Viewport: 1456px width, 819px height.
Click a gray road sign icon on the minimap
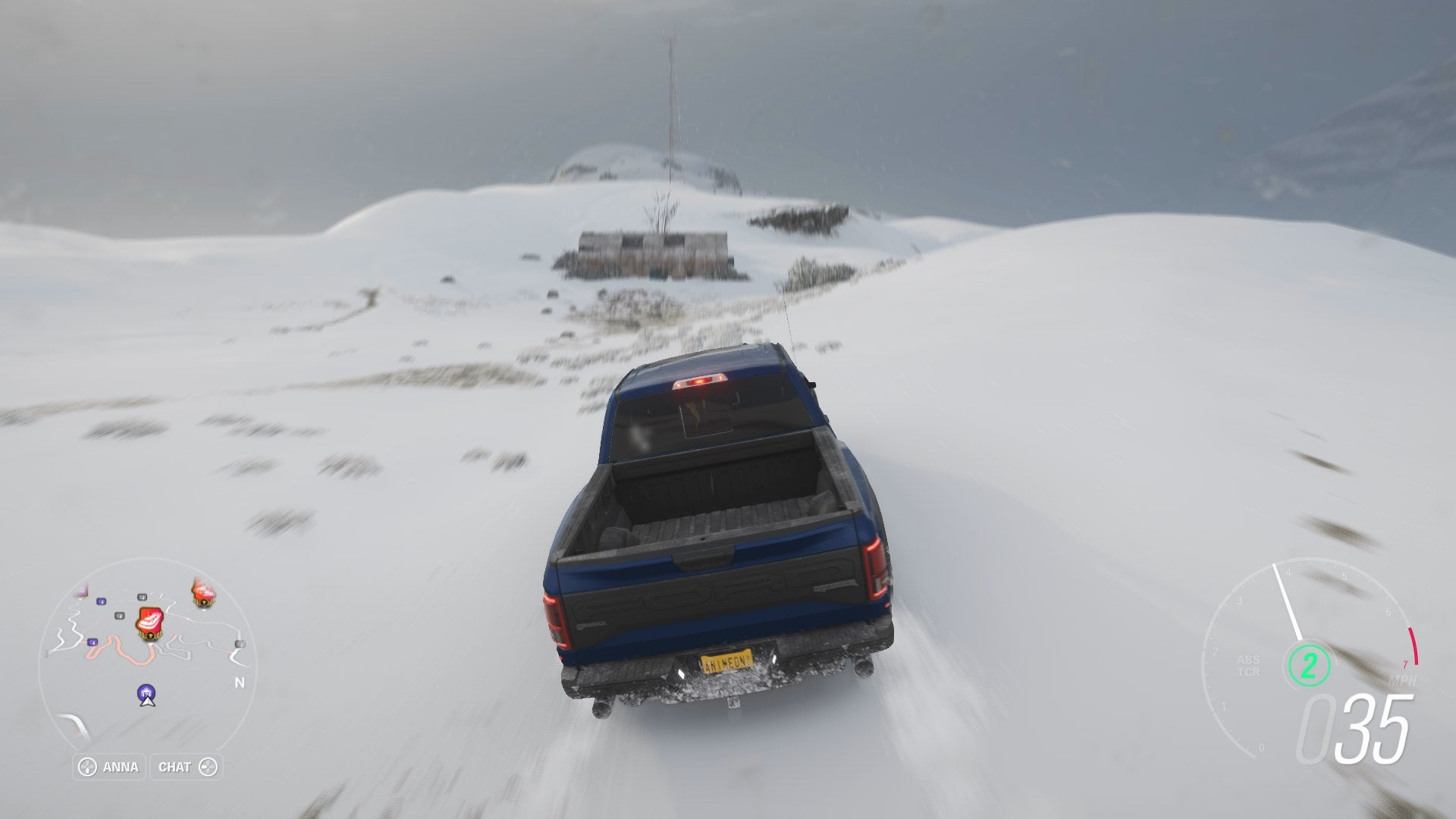141,598
